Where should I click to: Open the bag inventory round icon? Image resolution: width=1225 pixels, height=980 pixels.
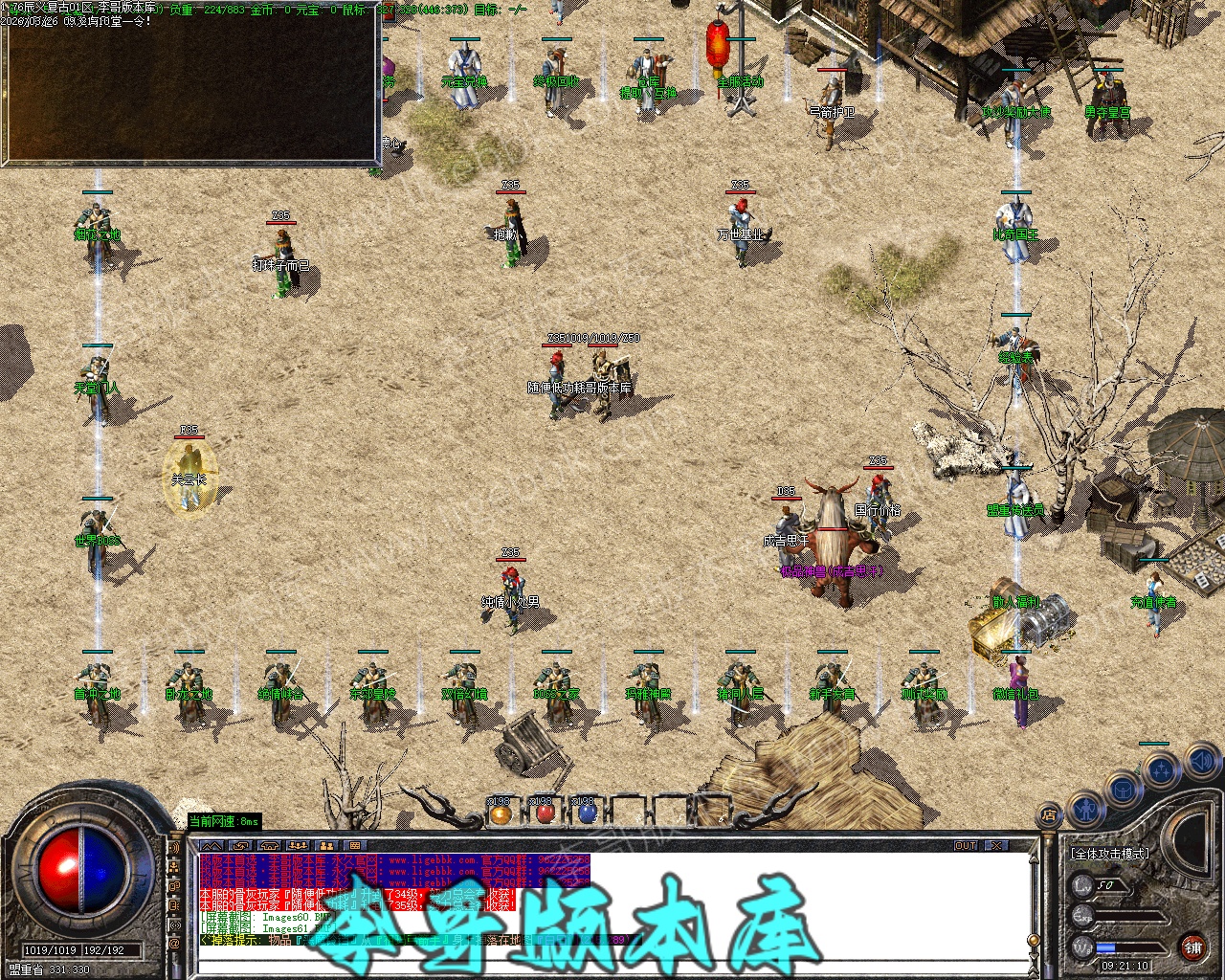[x=1124, y=790]
